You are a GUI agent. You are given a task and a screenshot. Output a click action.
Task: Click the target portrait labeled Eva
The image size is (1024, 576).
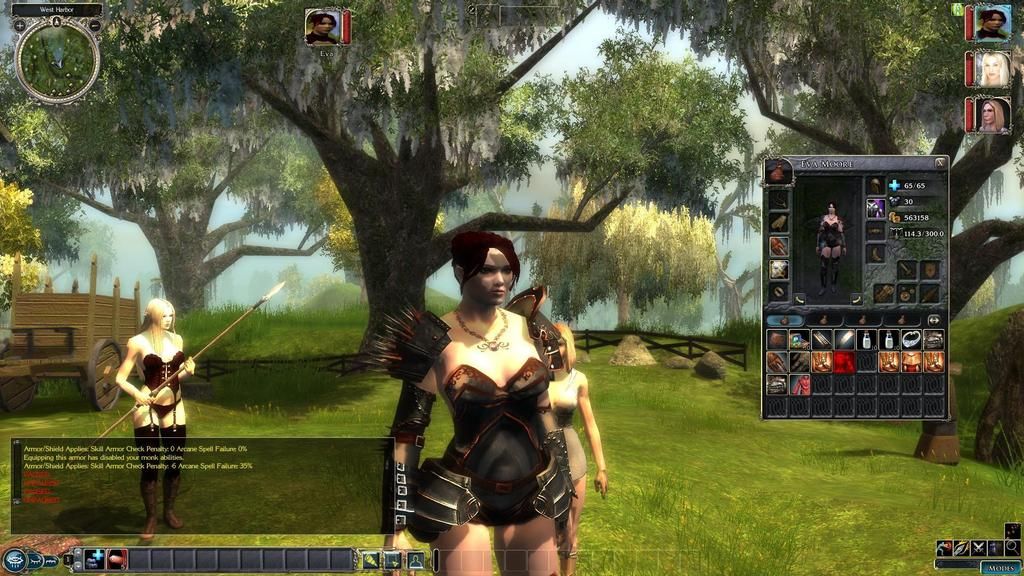pos(322,27)
